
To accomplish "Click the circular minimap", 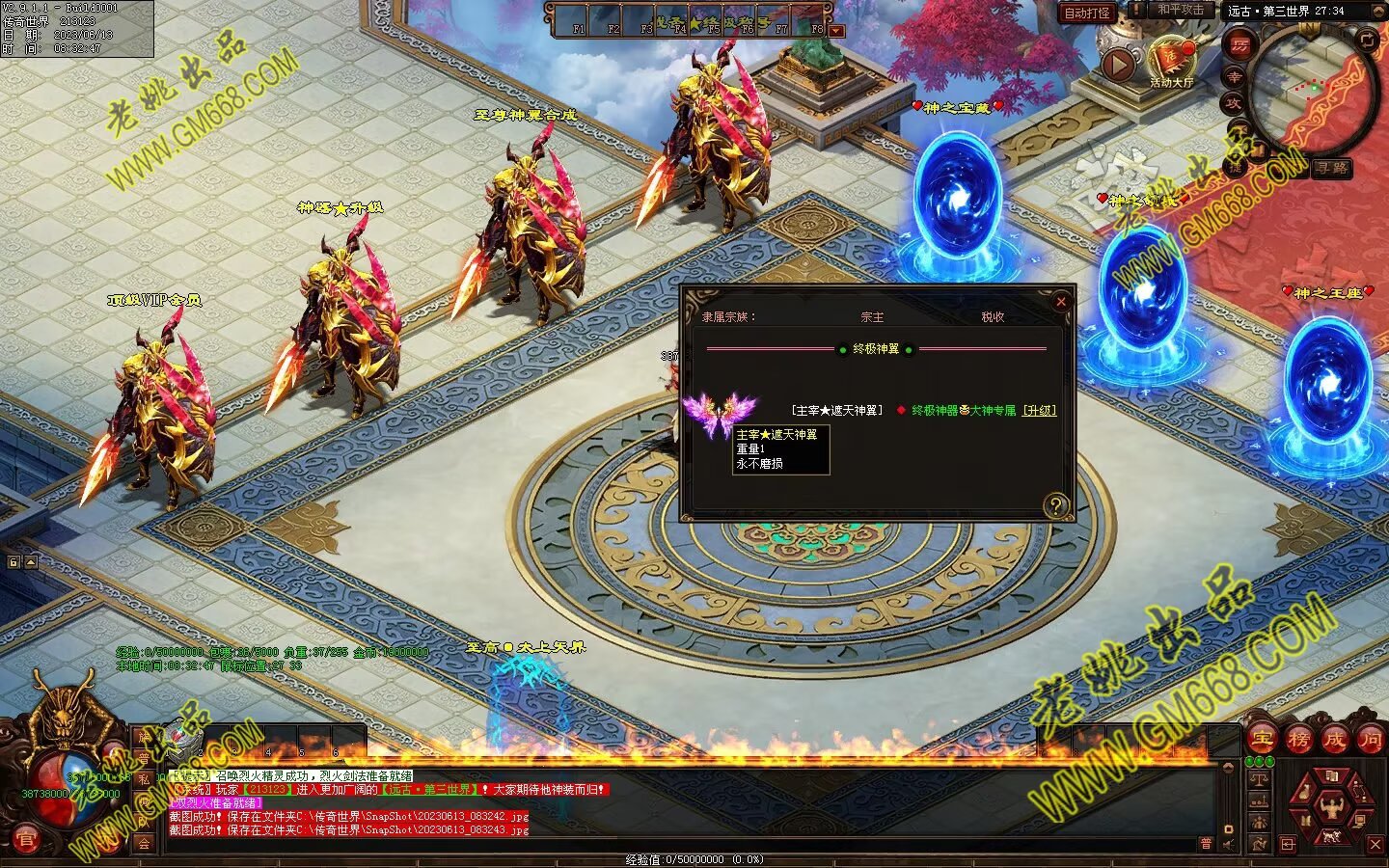I will click(x=1312, y=92).
